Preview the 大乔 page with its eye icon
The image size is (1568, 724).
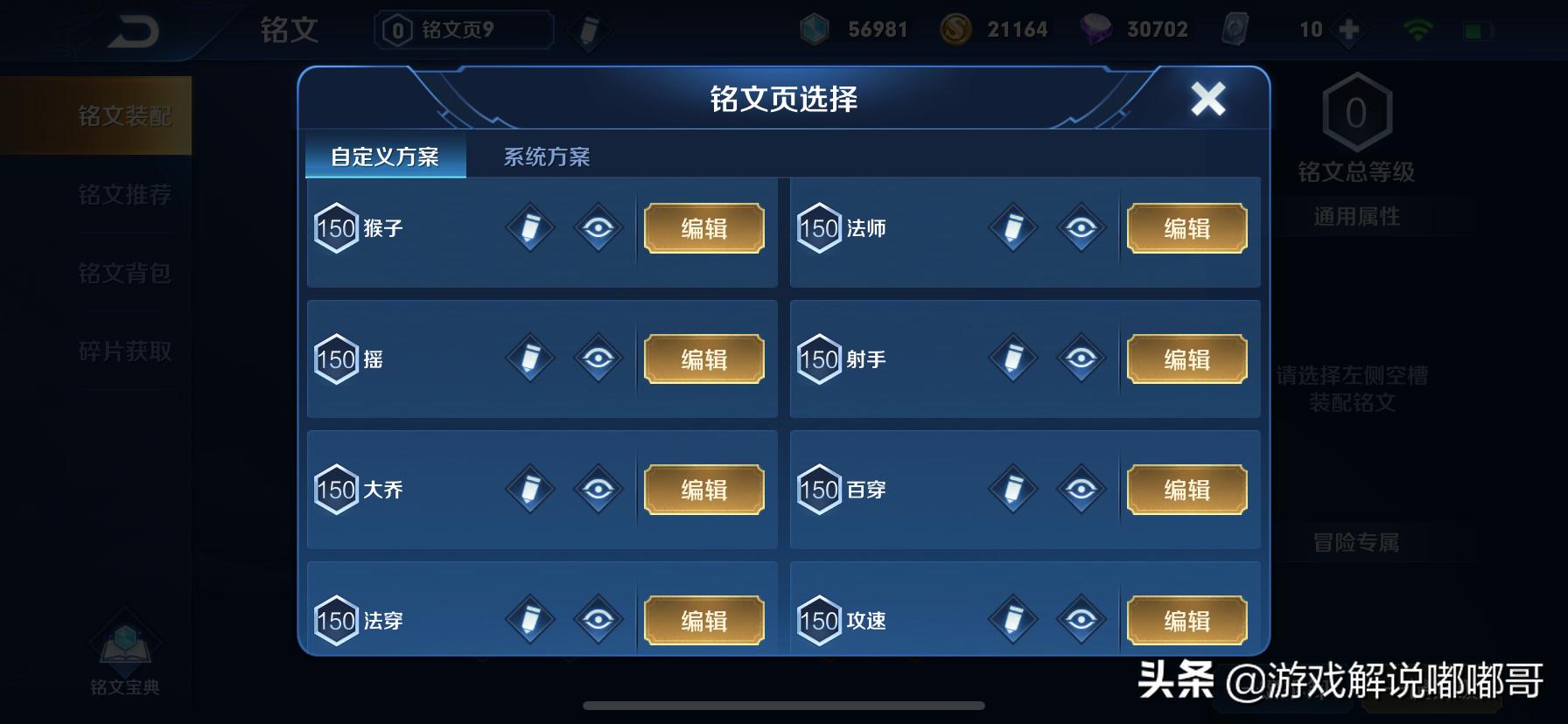[x=597, y=490]
